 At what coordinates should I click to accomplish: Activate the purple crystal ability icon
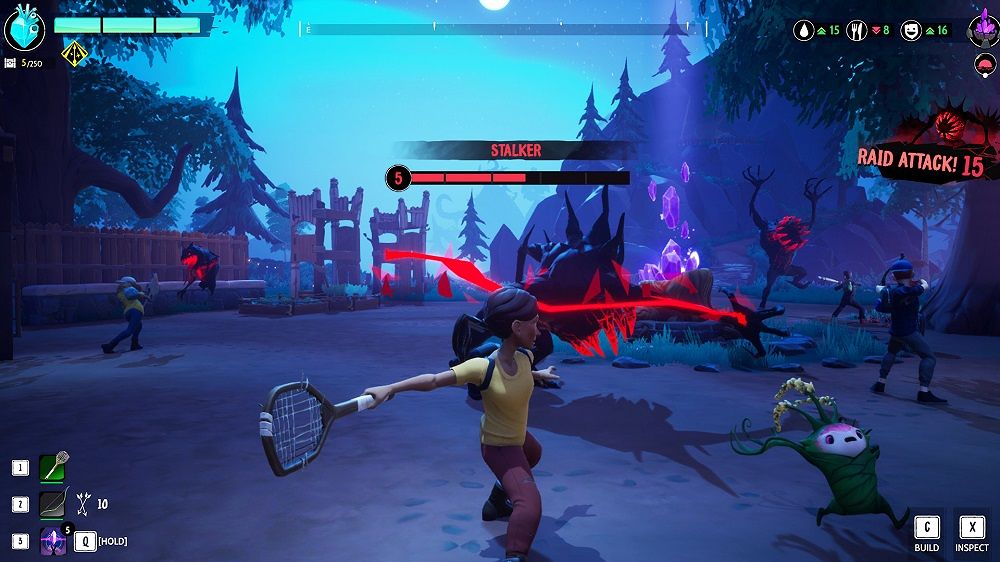(53, 541)
